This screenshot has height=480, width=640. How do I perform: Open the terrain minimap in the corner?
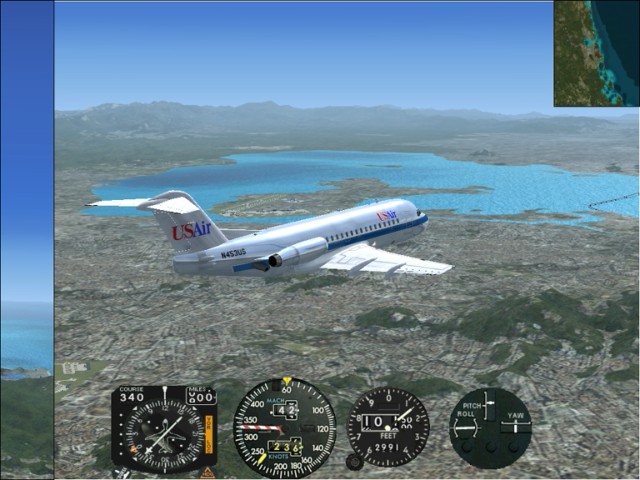[x=596, y=53]
